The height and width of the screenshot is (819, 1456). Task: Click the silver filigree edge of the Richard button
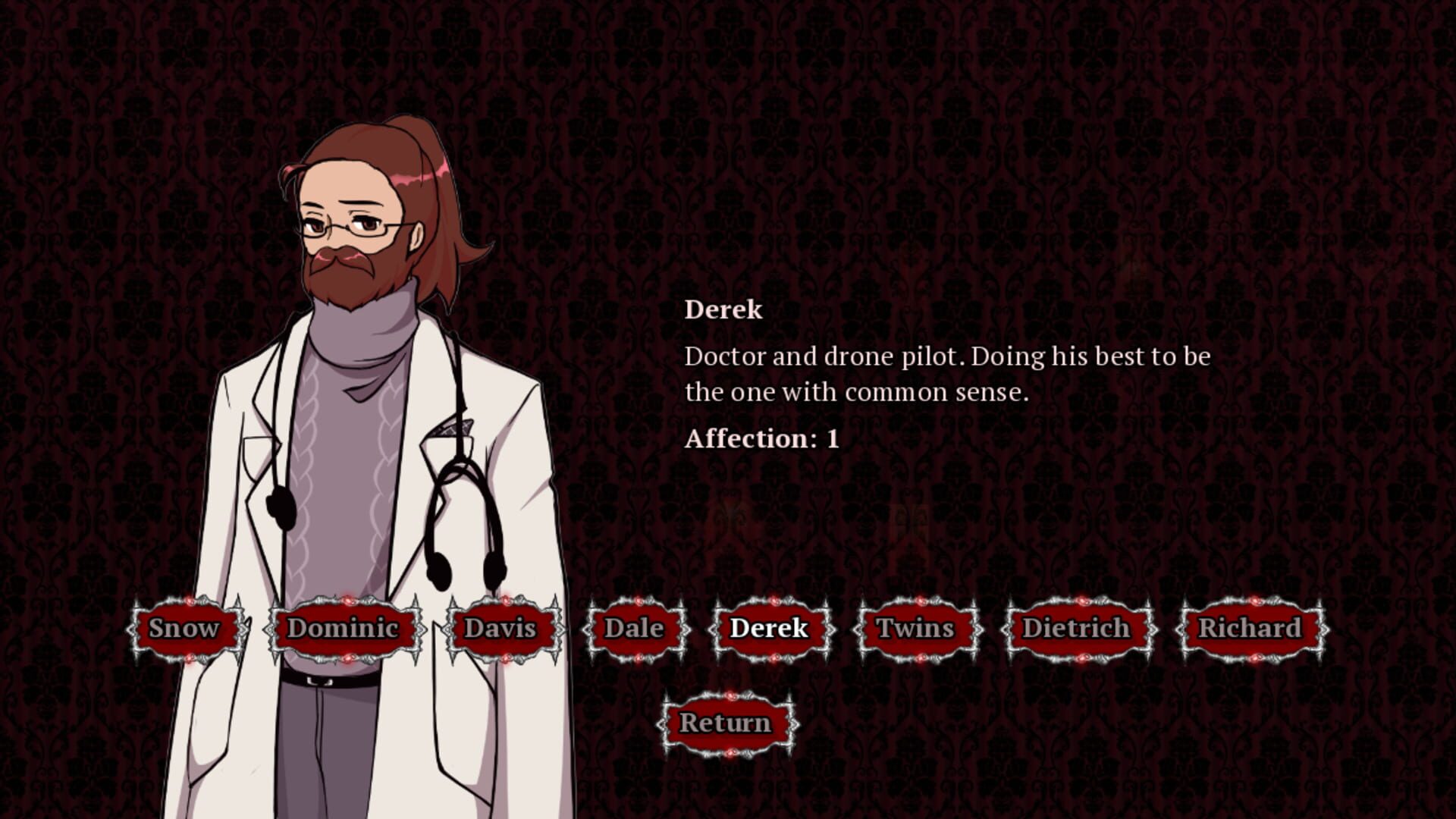pyautogui.click(x=1326, y=629)
